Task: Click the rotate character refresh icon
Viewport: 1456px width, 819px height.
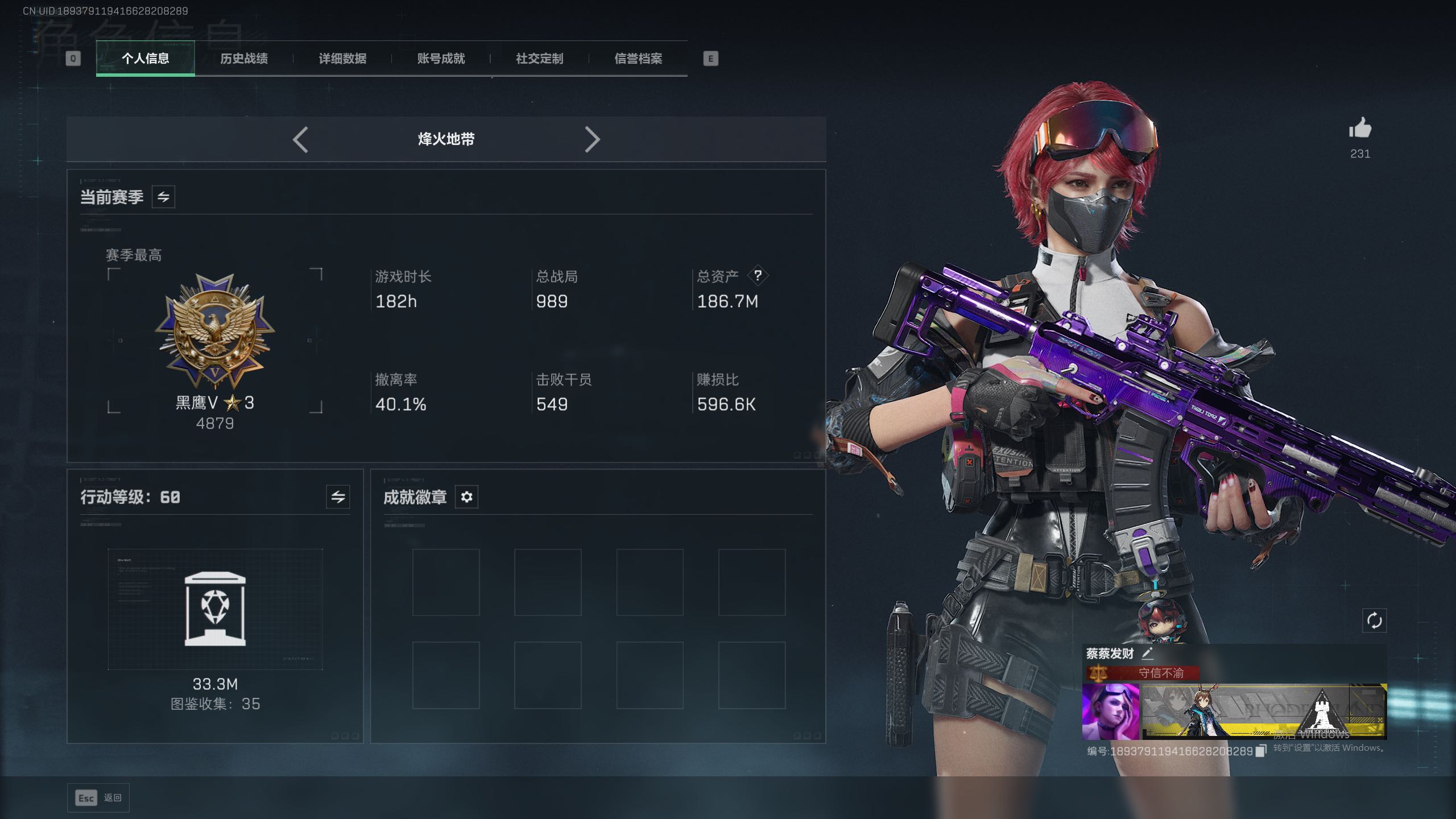Action: (x=1374, y=621)
